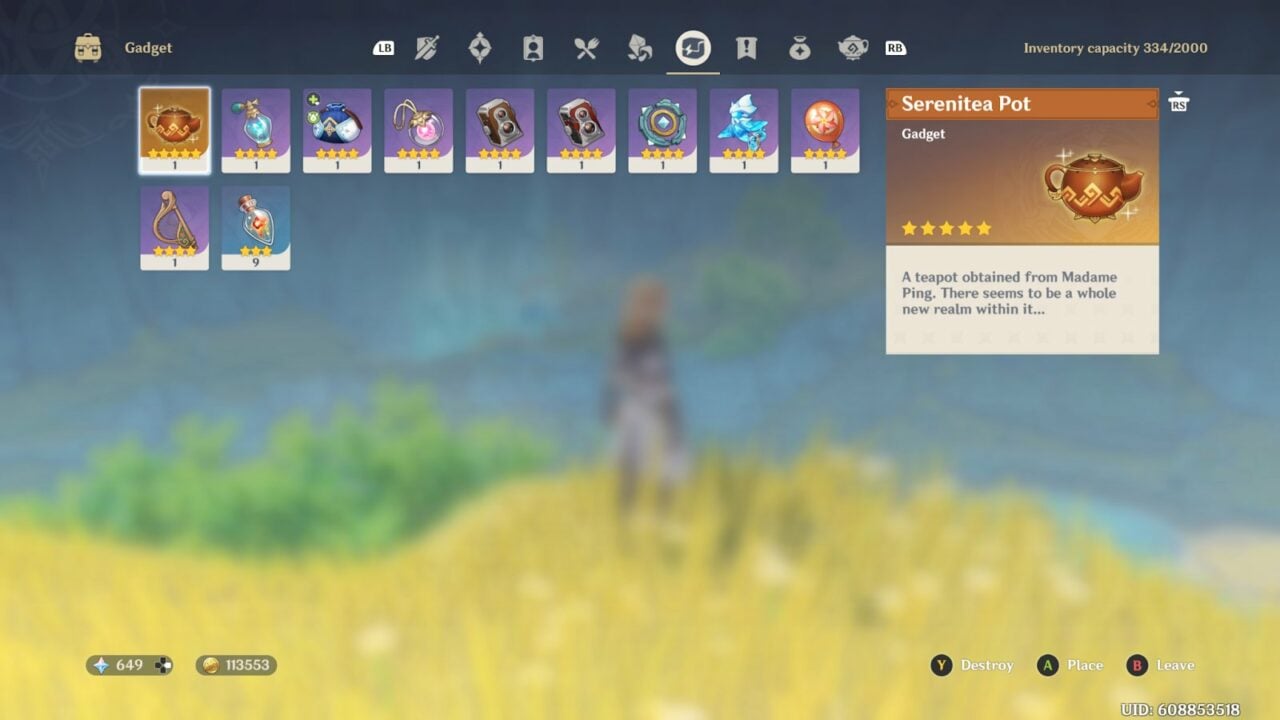Switch to the Food tab

click(x=586, y=48)
